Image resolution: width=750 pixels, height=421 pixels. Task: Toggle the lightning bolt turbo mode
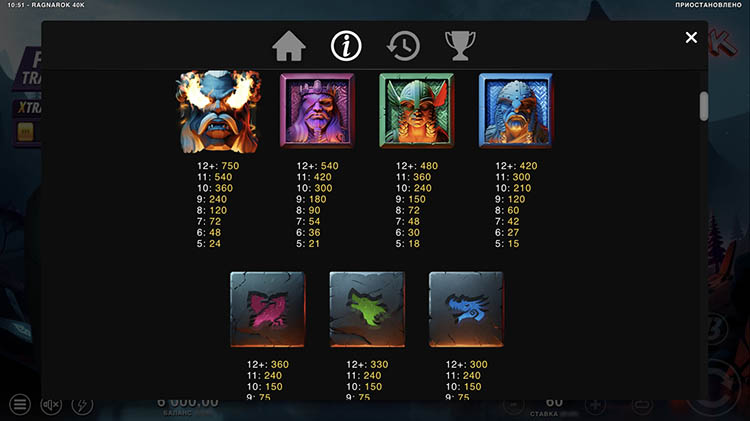84,404
